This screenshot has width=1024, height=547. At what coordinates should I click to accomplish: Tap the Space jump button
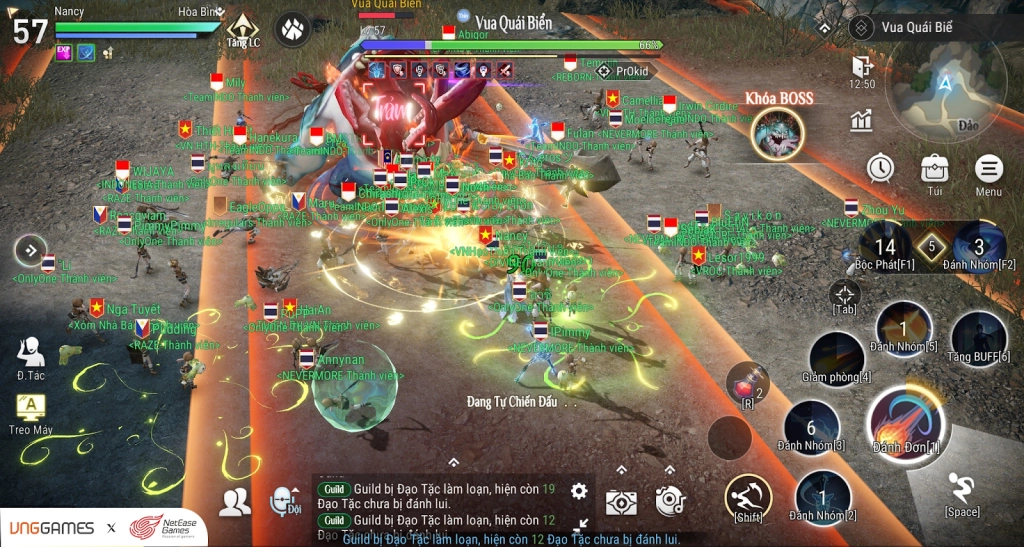[962, 489]
